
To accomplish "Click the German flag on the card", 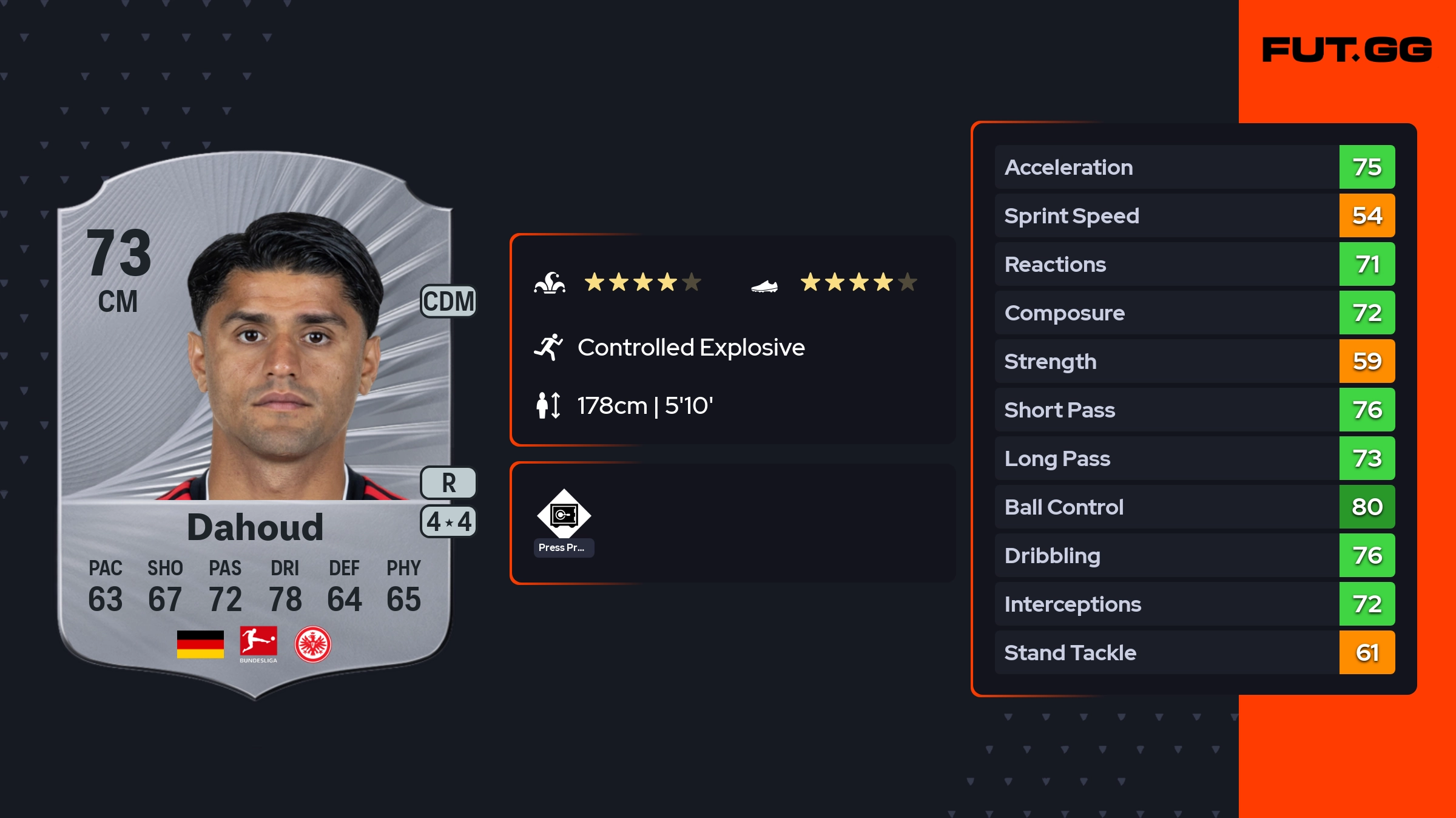I will [200, 644].
